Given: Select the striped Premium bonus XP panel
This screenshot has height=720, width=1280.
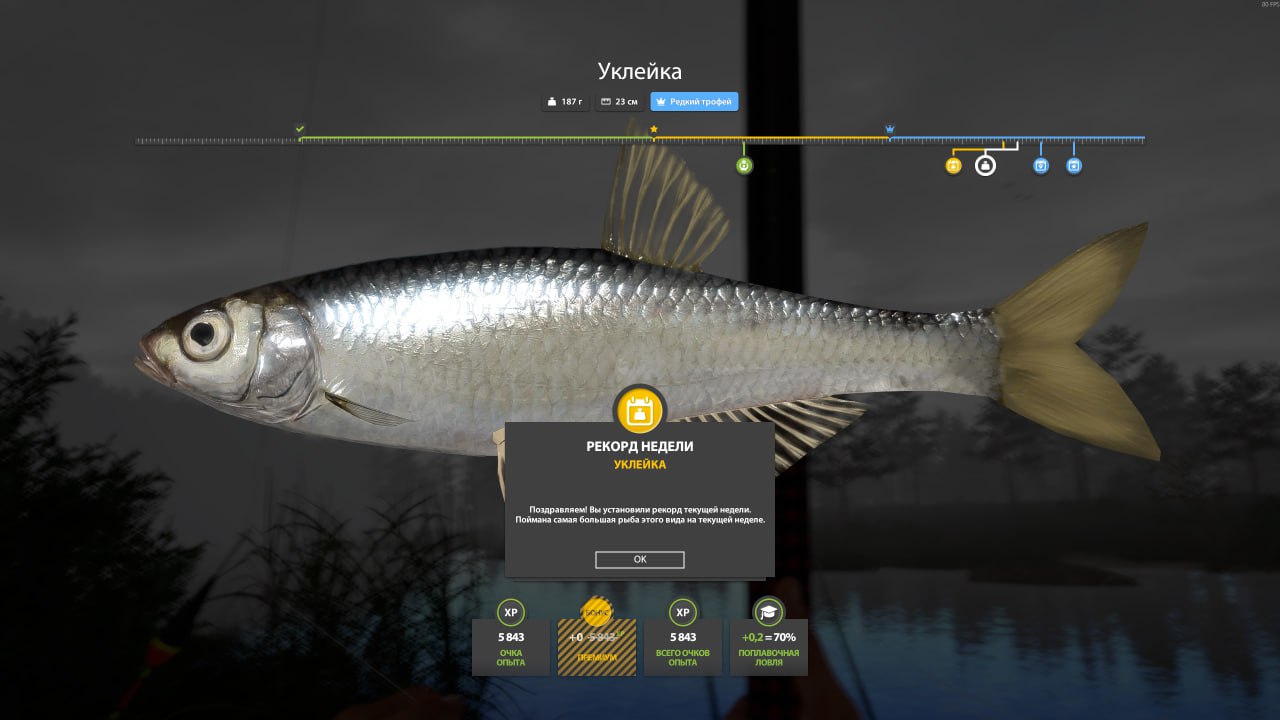Looking at the screenshot, I should 597,645.
